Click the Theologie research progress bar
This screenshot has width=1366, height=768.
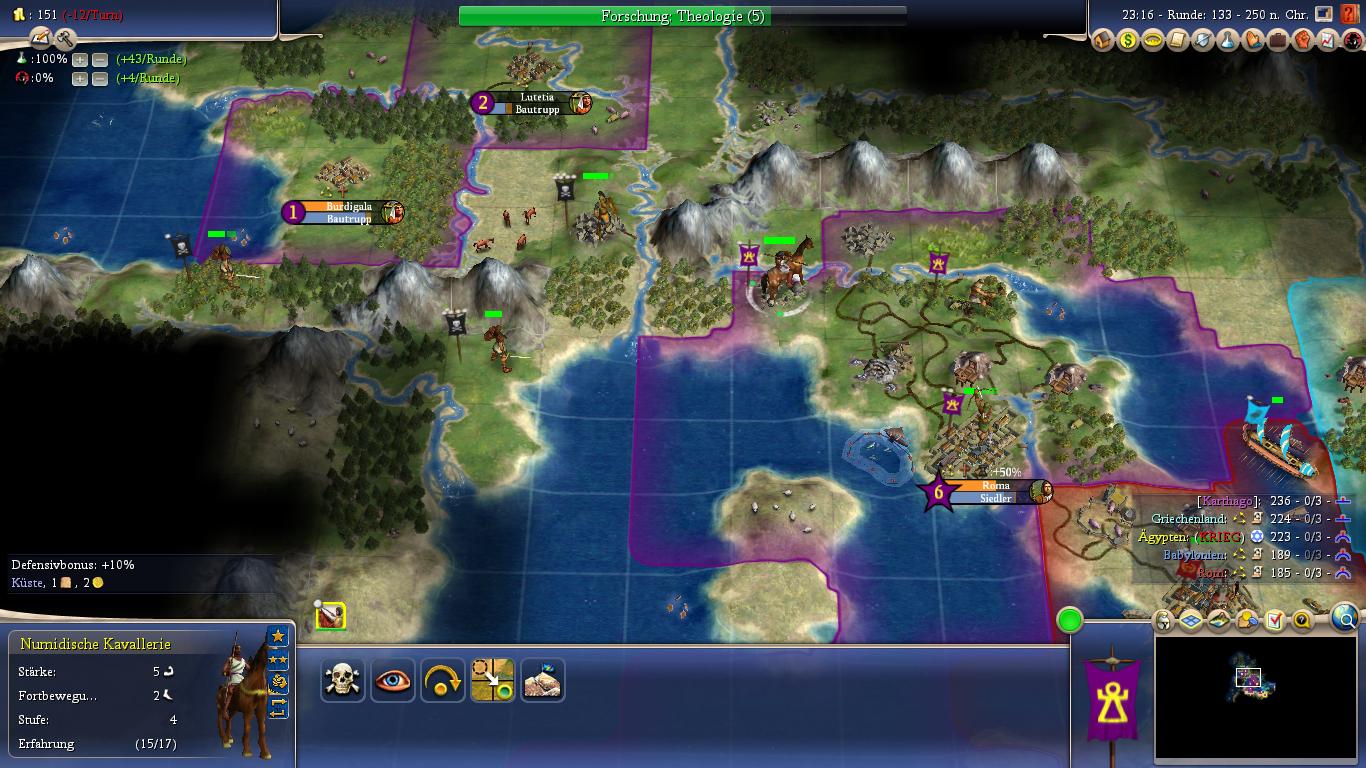682,16
